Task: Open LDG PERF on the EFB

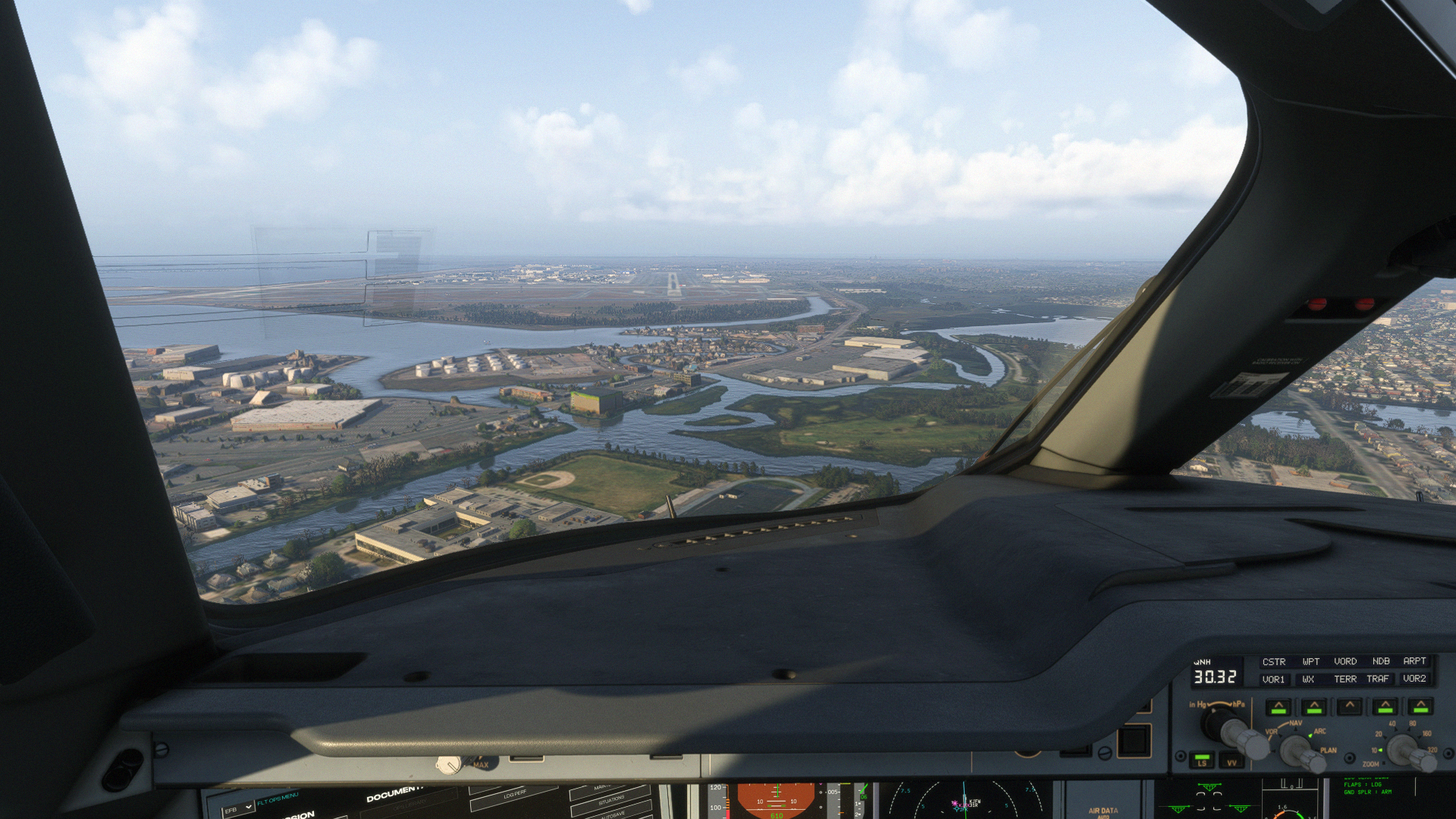Action: [516, 794]
